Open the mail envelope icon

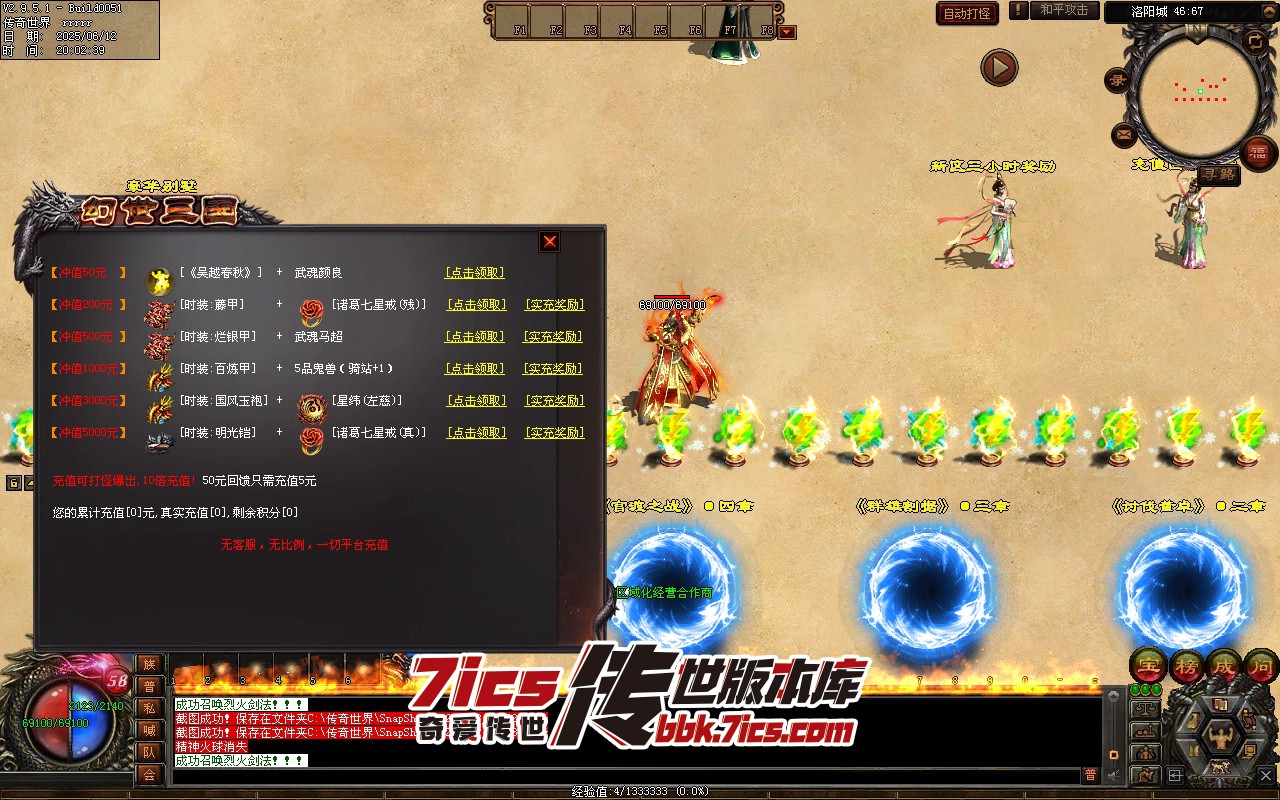1124,134
